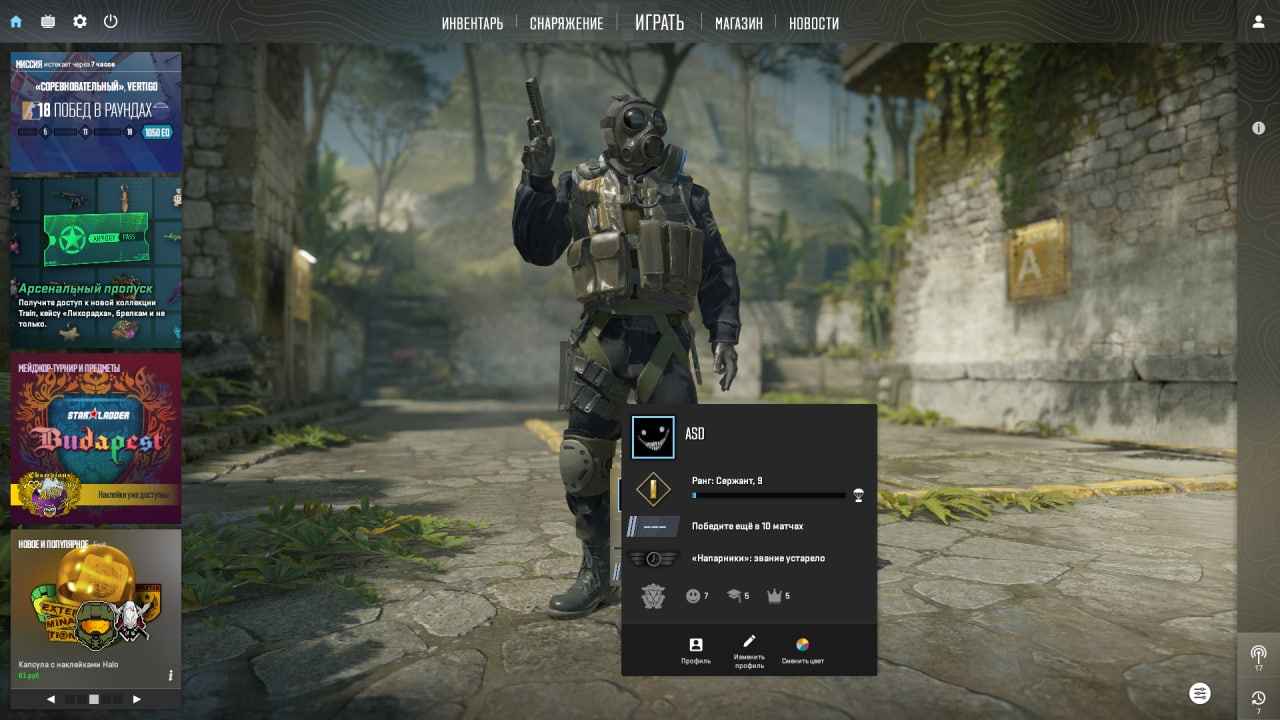Select Играть in the top menu

(x=659, y=22)
